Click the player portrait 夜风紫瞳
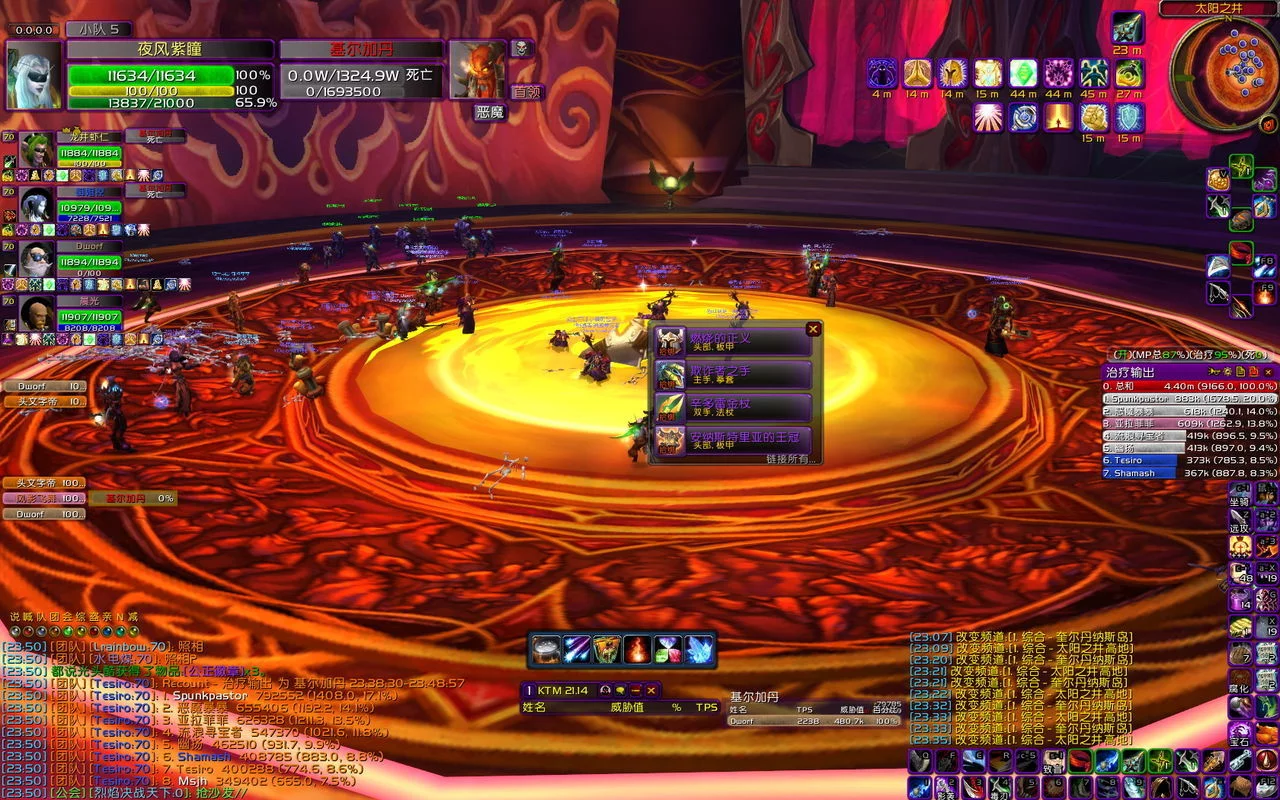Screen dimensions: 1280x800 coord(34,75)
